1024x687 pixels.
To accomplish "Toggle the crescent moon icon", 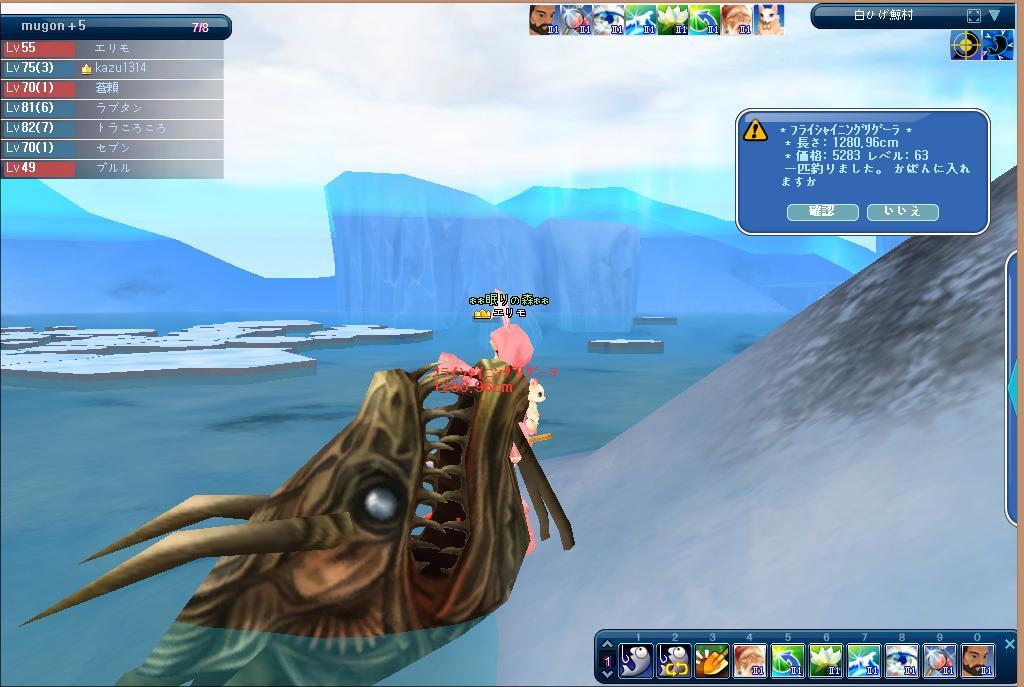I will click(997, 45).
